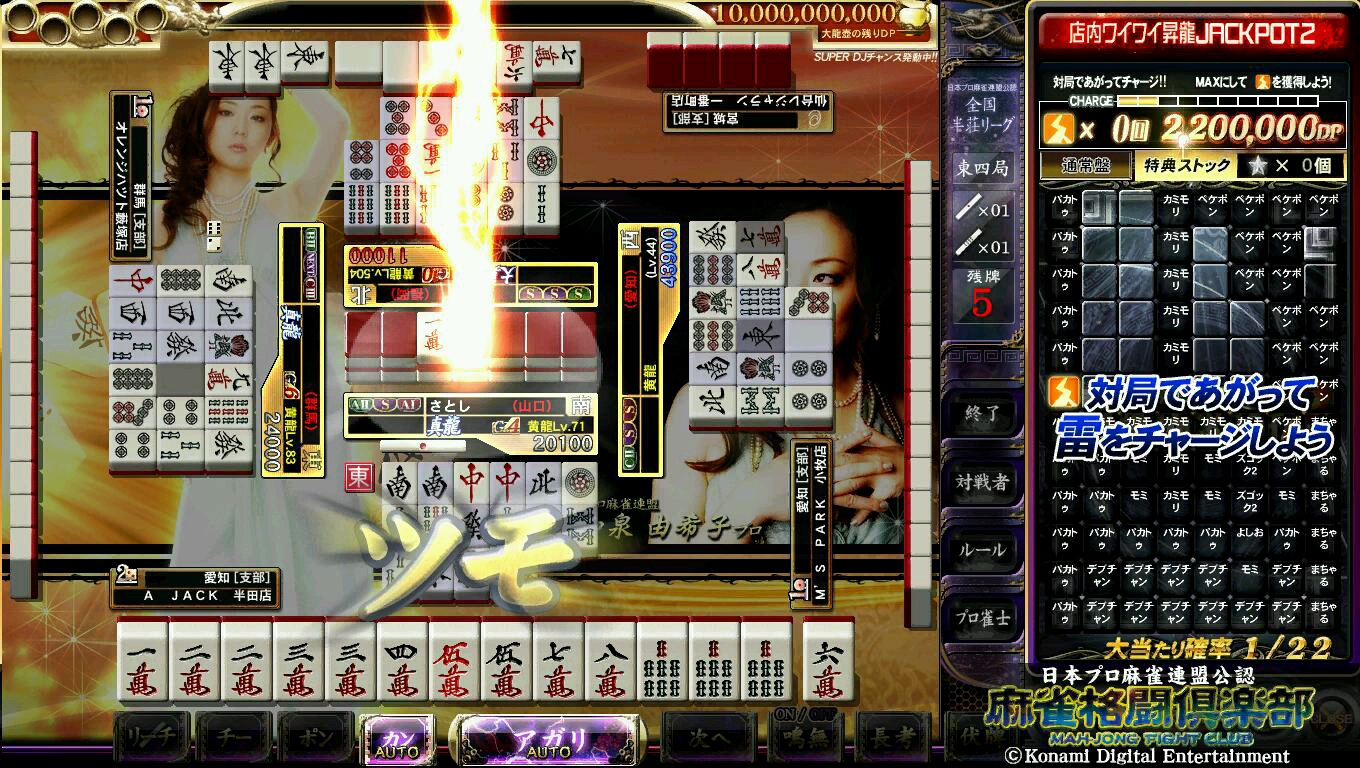This screenshot has width=1360, height=768.
Task: Open the 特典ストック bonus stock tab
Action: pyautogui.click(x=1184, y=166)
